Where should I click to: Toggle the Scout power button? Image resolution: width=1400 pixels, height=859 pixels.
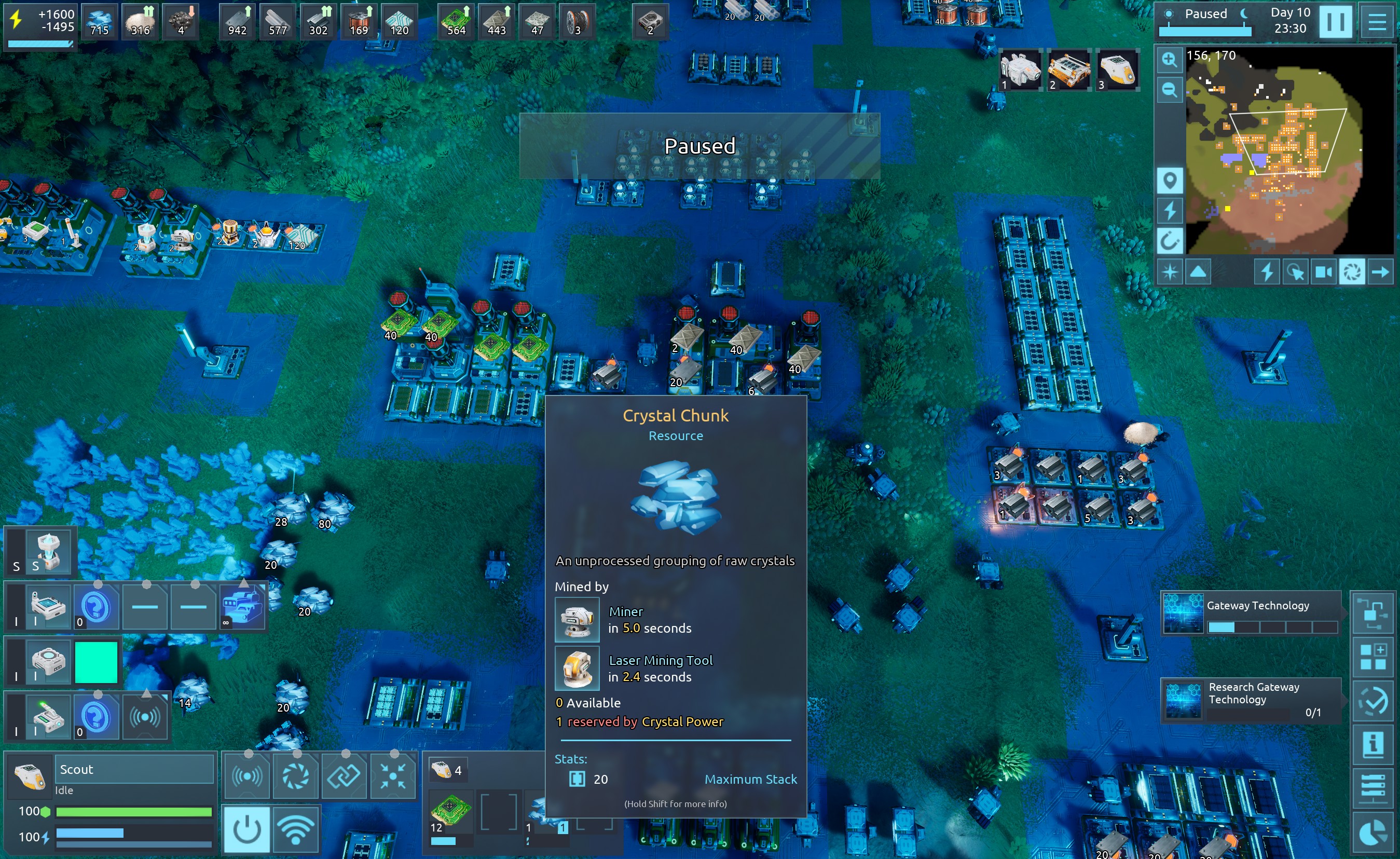(x=246, y=829)
